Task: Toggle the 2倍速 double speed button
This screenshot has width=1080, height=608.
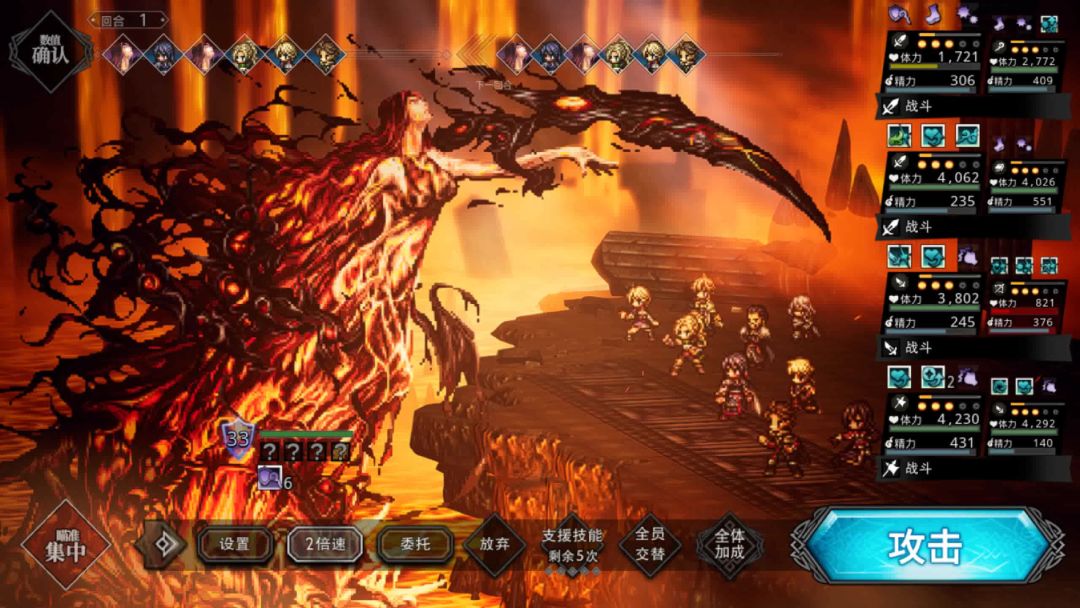Action: point(325,545)
